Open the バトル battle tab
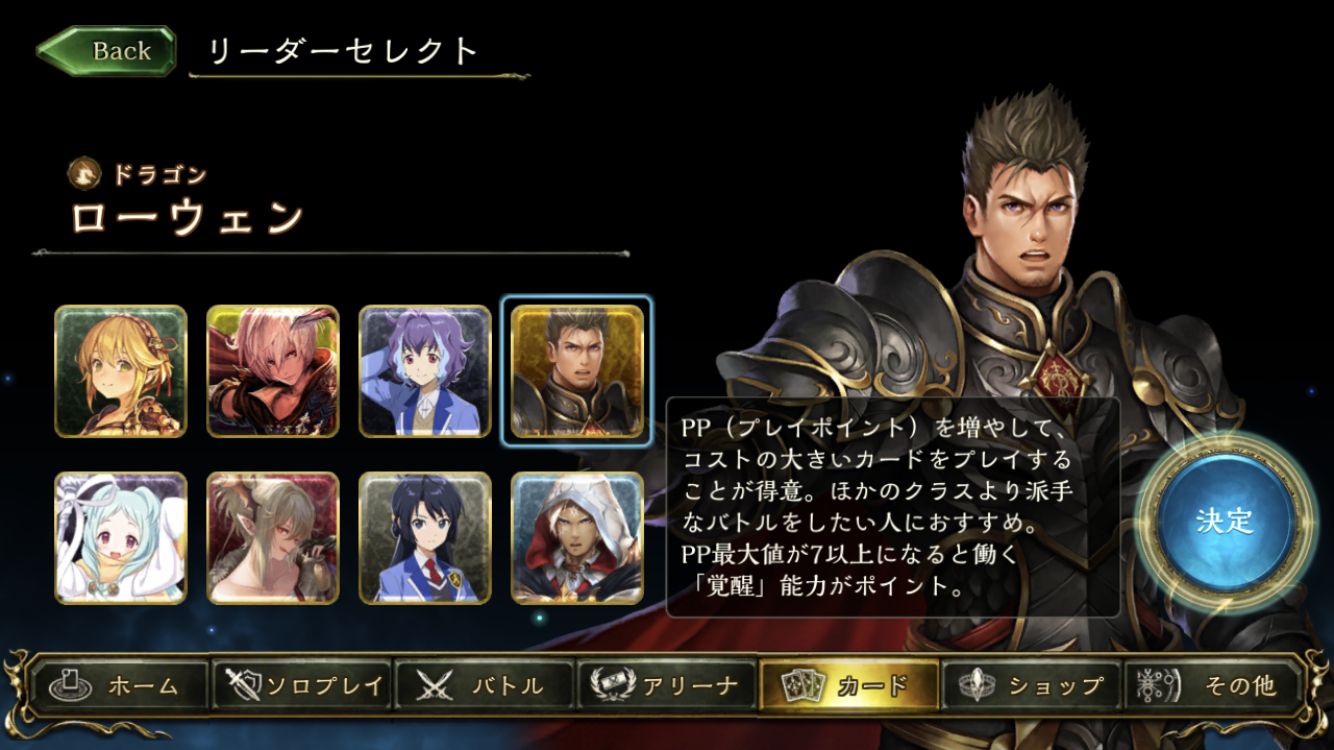This screenshot has width=1334, height=750. click(x=485, y=686)
